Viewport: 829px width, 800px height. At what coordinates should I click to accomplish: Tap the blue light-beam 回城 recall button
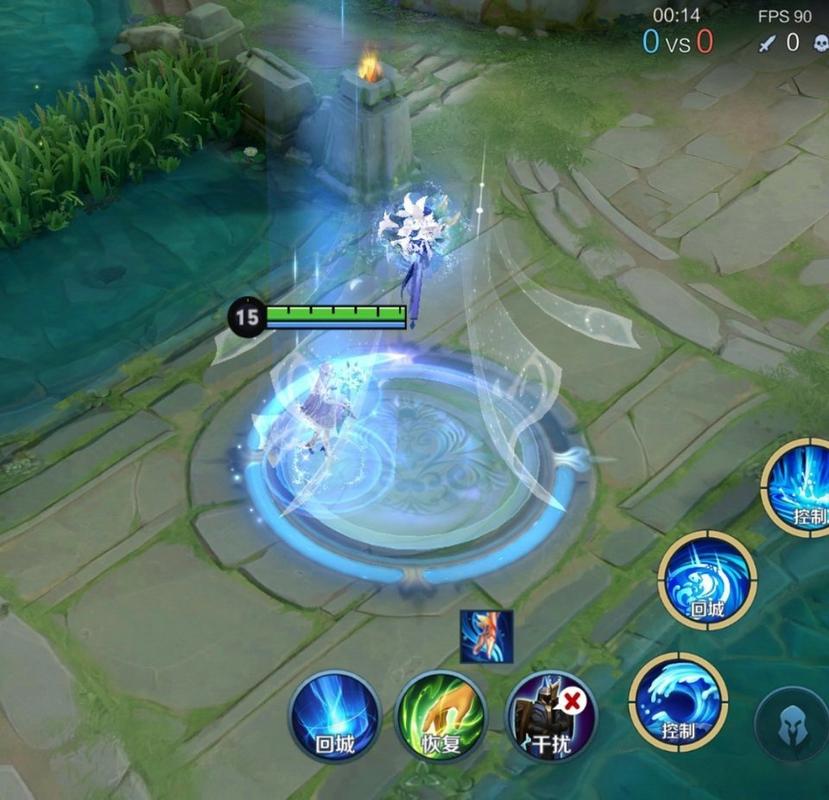pyautogui.click(x=335, y=716)
